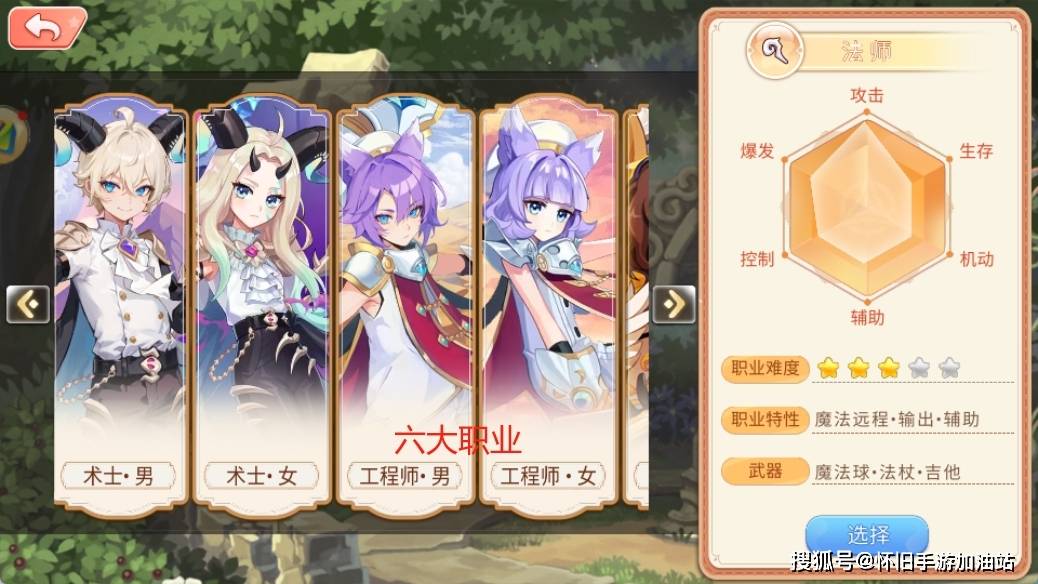Viewport: 1038px width, 584px height.
Task: Show previous classes with the left arrow
Action: pos(27,304)
